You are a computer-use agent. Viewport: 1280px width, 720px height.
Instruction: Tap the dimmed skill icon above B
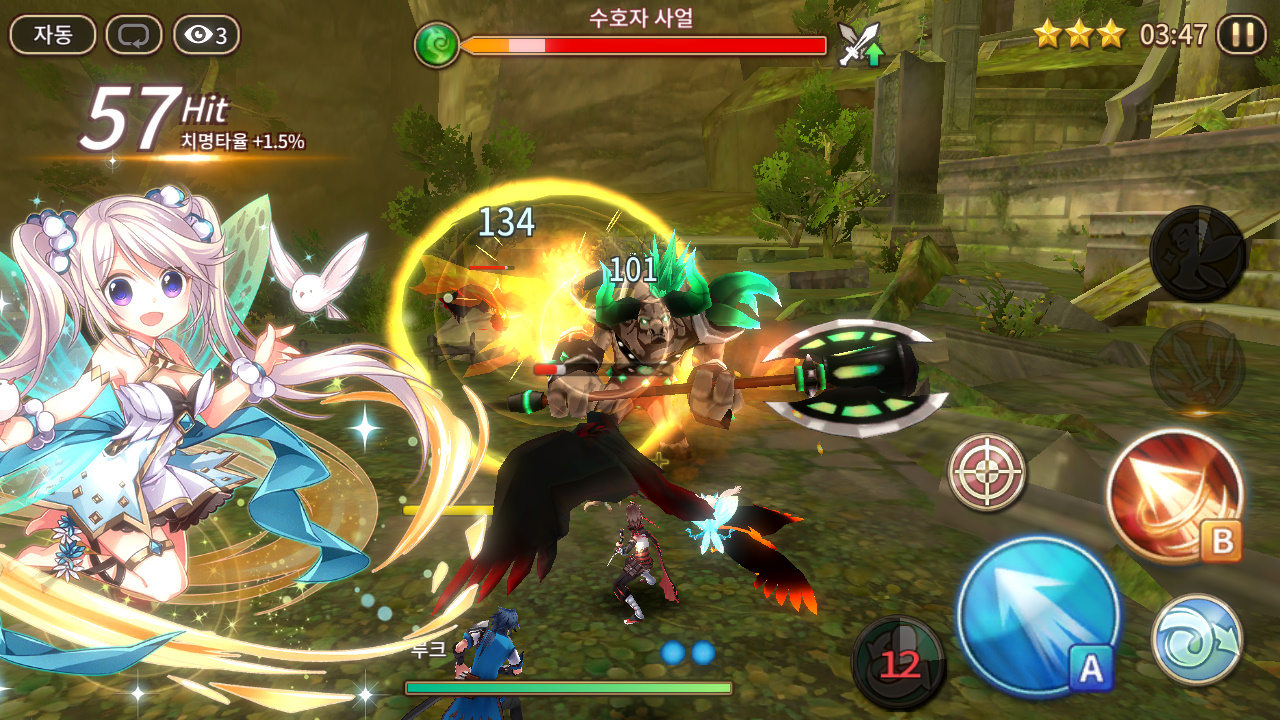tap(1197, 366)
